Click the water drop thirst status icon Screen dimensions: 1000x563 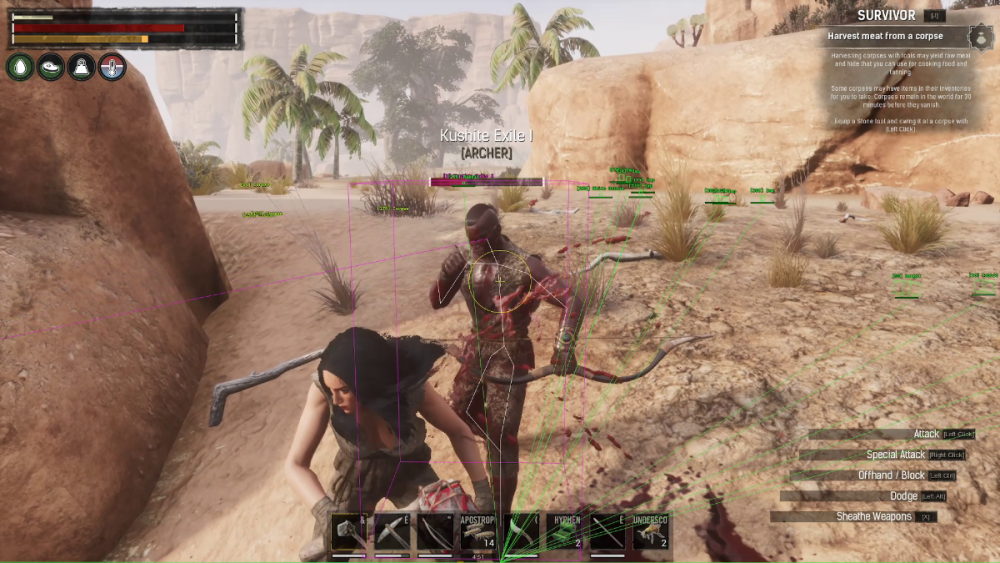coord(20,67)
